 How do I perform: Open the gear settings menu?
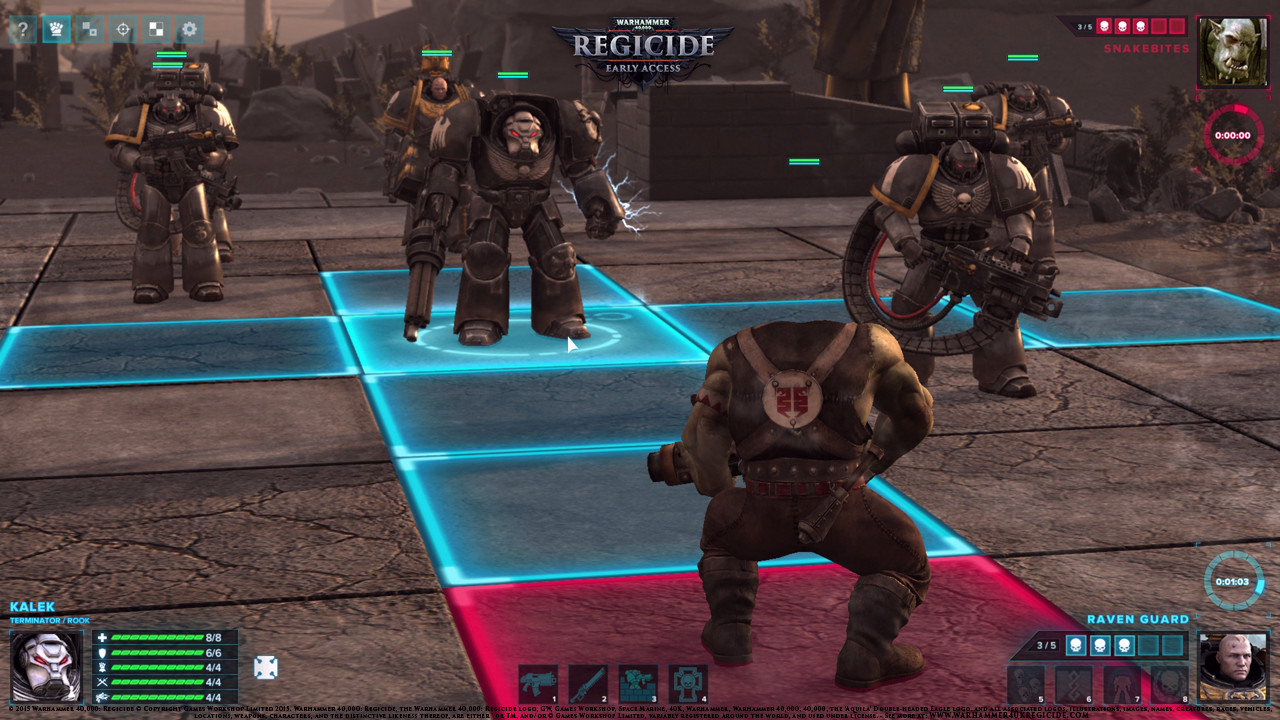[189, 29]
